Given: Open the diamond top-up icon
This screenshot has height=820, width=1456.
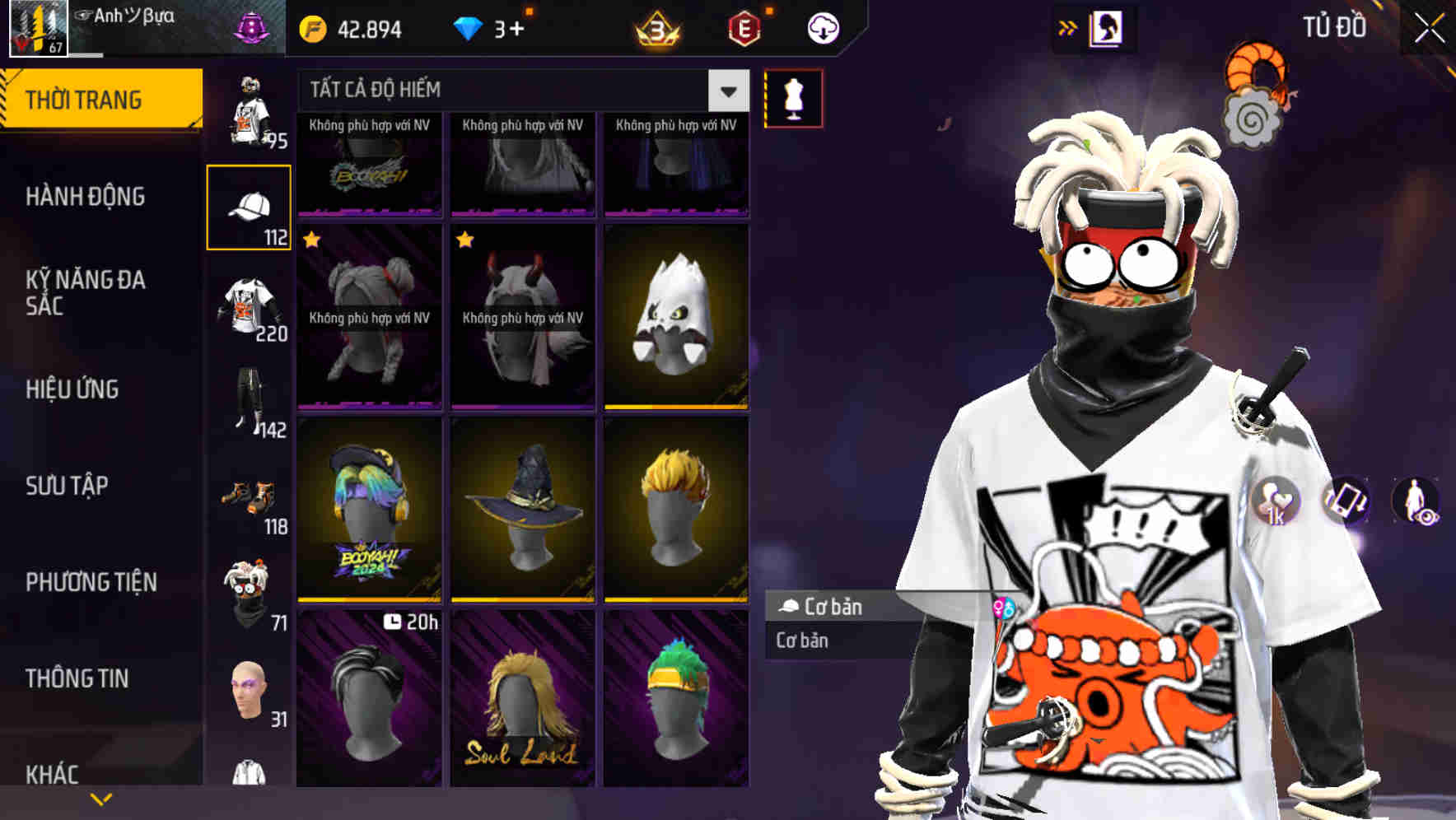Looking at the screenshot, I should point(469,26).
